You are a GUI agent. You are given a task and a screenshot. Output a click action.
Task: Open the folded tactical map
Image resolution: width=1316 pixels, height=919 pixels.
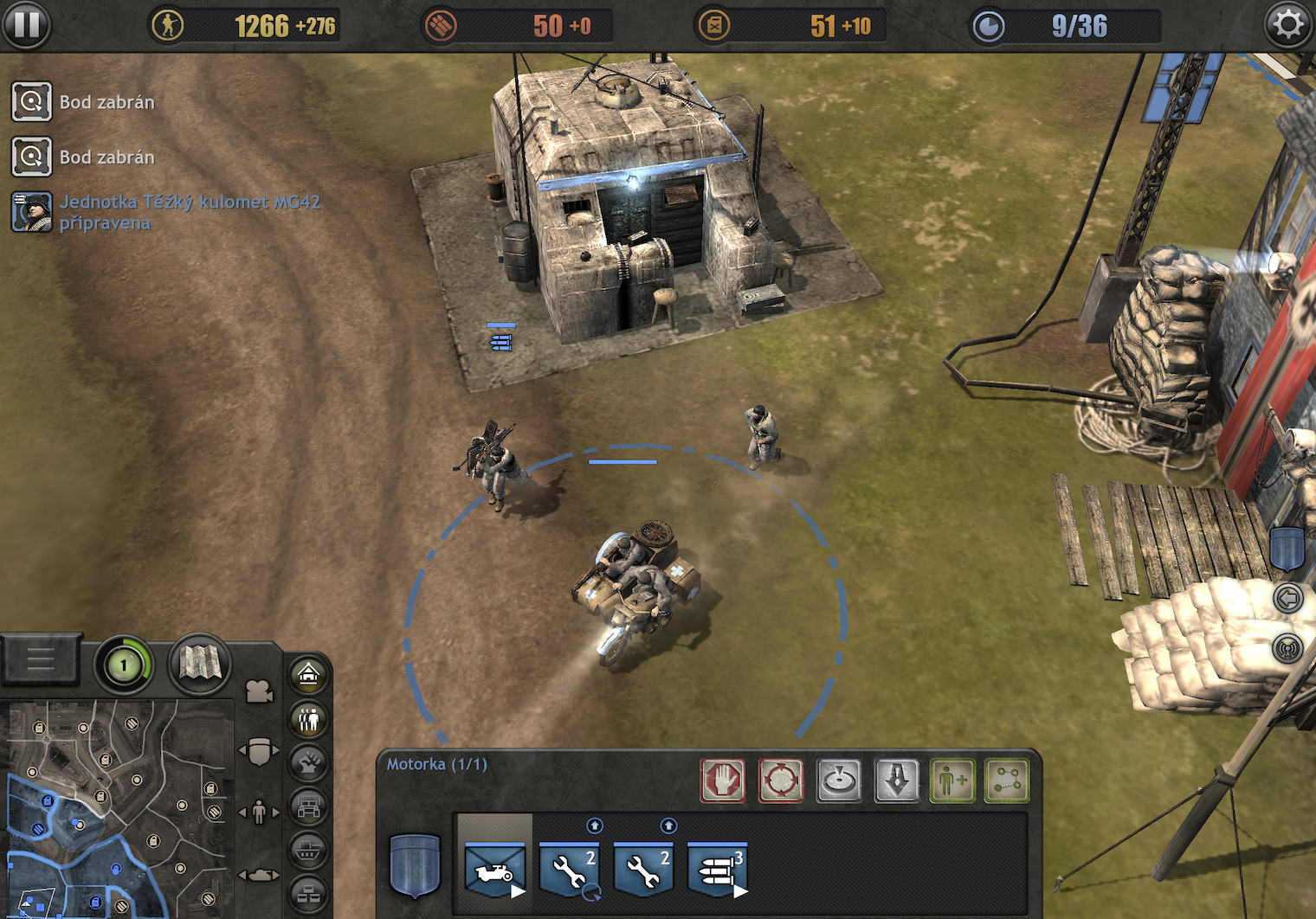click(x=199, y=664)
